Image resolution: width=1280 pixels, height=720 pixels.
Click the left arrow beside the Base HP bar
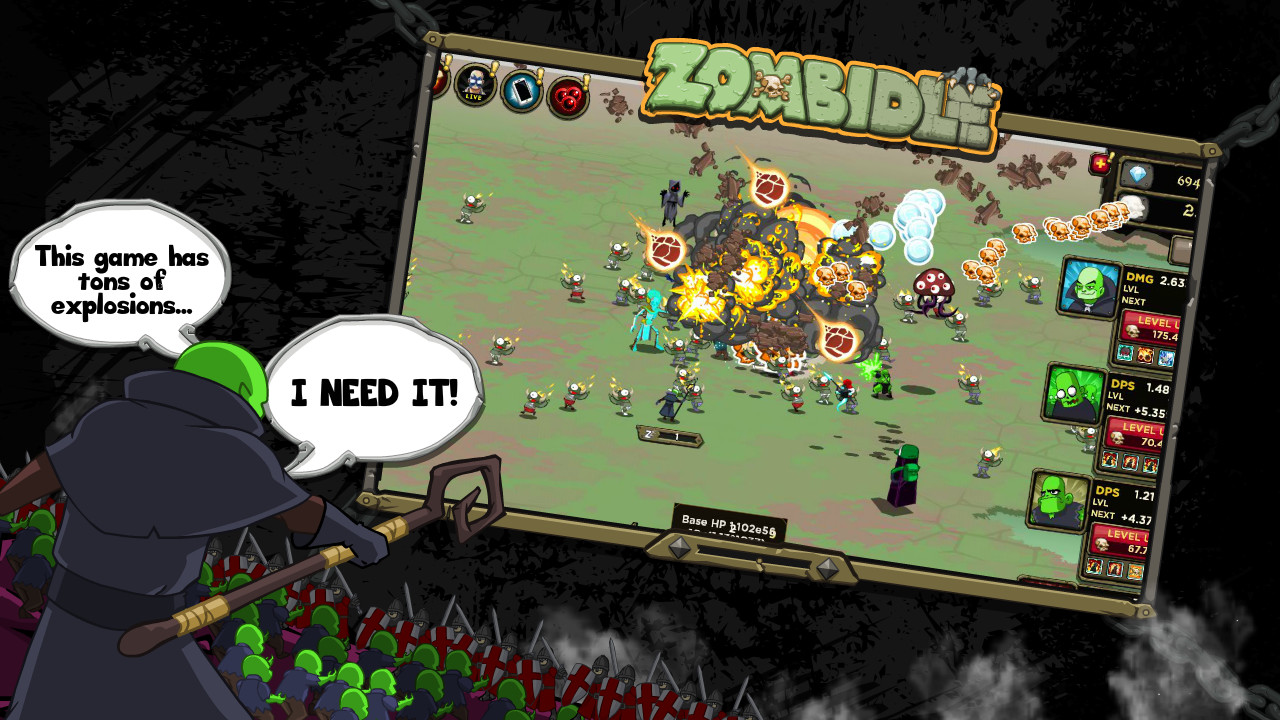click(680, 549)
